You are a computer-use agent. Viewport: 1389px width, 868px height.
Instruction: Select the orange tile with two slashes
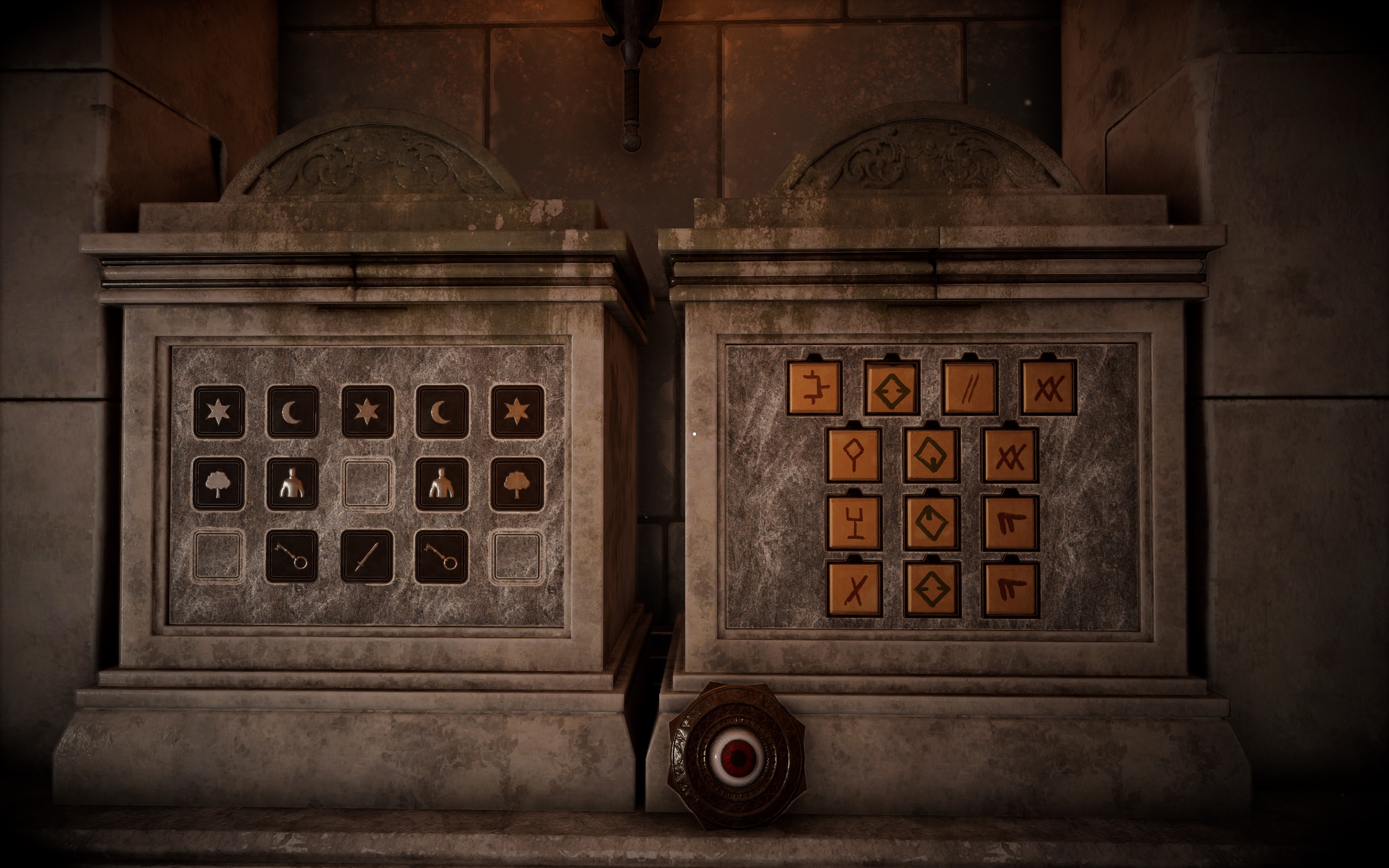click(x=970, y=387)
